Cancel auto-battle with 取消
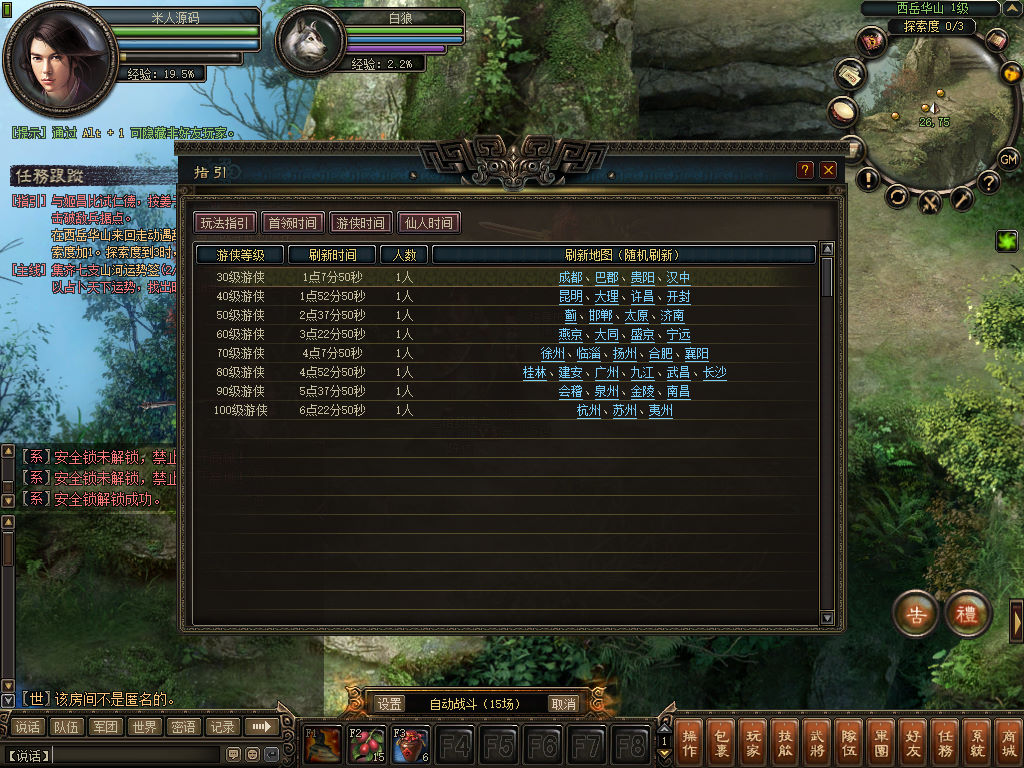The width and height of the screenshot is (1024, 768). [564, 704]
